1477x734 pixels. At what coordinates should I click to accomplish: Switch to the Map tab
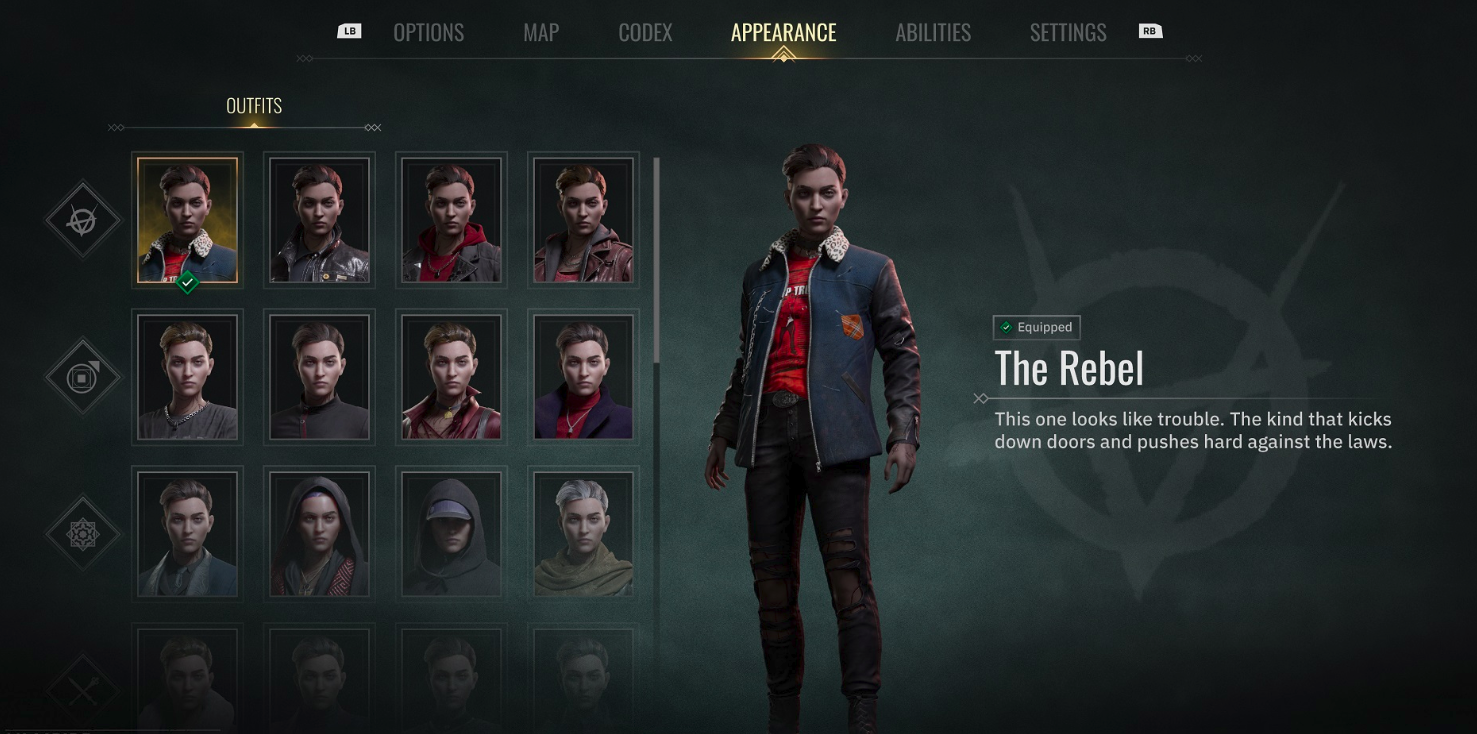[x=541, y=33]
